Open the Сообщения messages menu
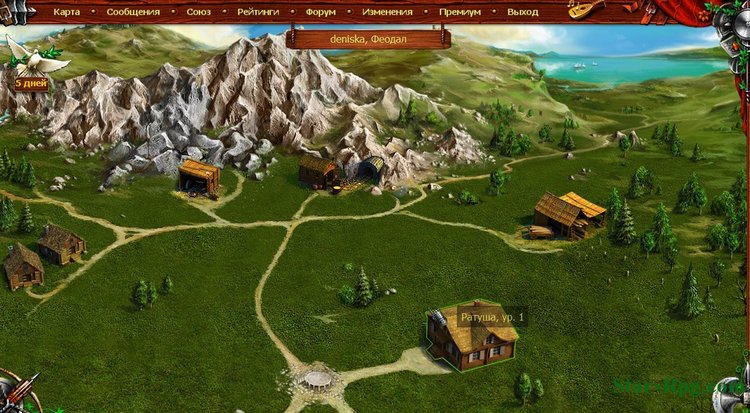The width and height of the screenshot is (750, 413). [131, 12]
